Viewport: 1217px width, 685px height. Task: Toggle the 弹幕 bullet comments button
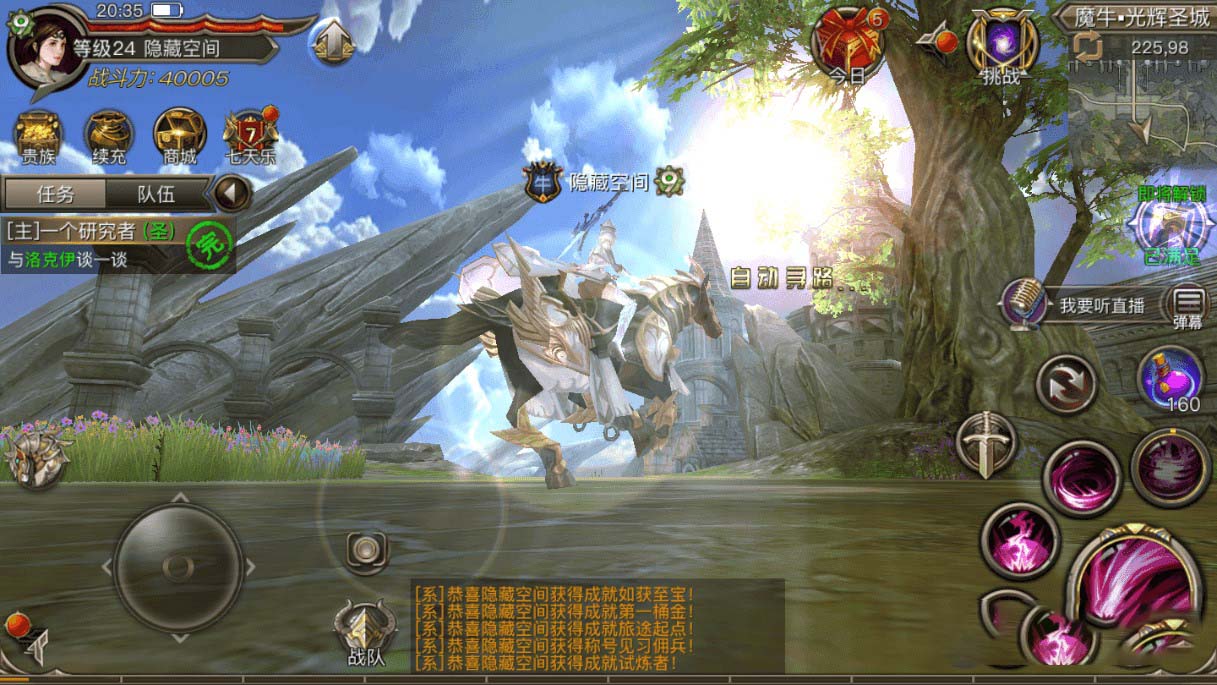pyautogui.click(x=1189, y=306)
